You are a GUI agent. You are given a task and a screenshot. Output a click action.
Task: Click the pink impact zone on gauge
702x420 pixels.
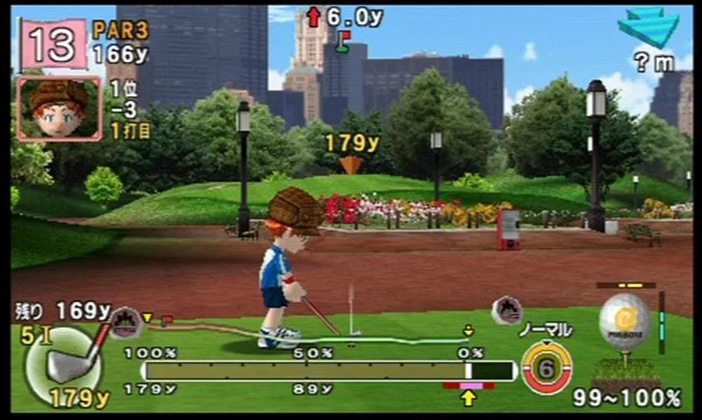[468, 384]
